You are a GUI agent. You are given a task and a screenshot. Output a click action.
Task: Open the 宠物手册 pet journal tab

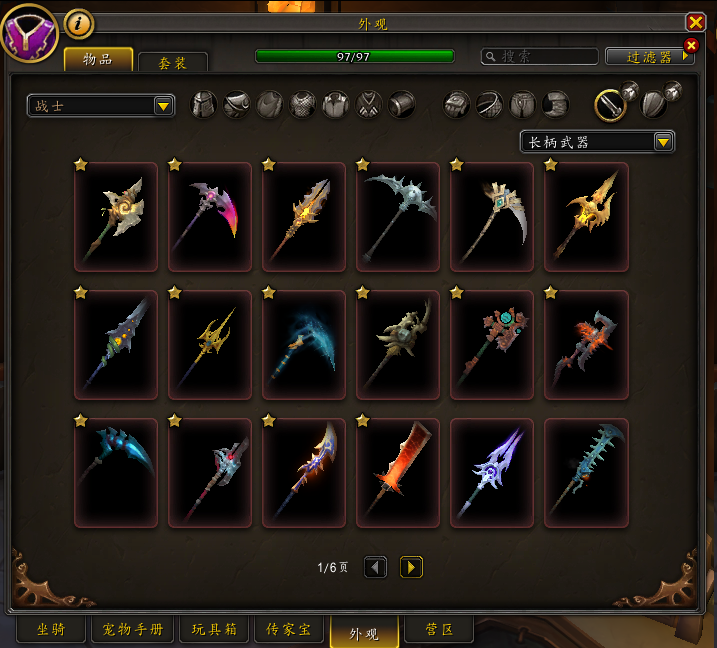pos(133,630)
